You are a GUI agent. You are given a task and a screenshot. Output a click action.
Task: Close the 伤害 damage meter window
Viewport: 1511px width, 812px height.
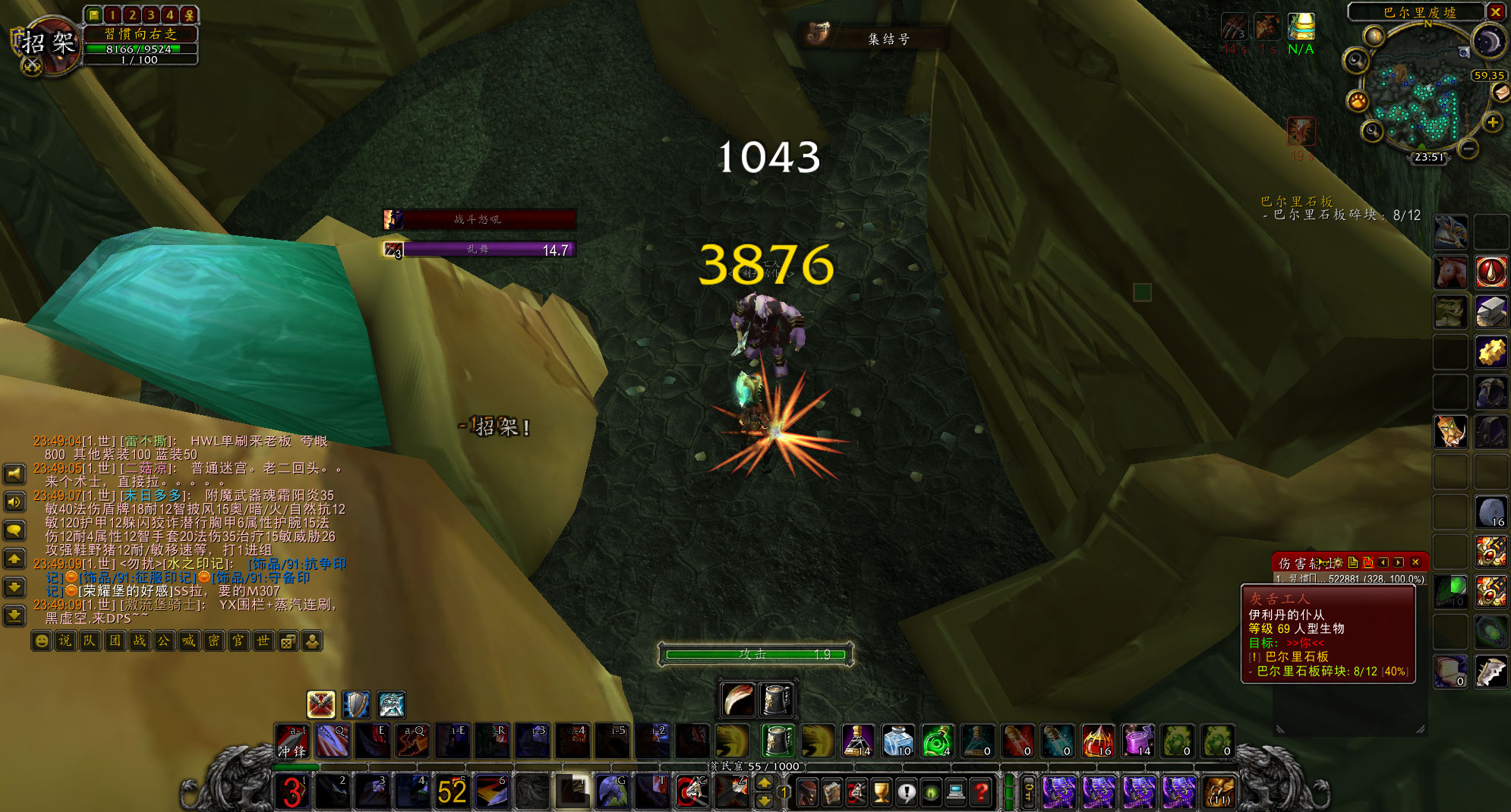(1415, 562)
